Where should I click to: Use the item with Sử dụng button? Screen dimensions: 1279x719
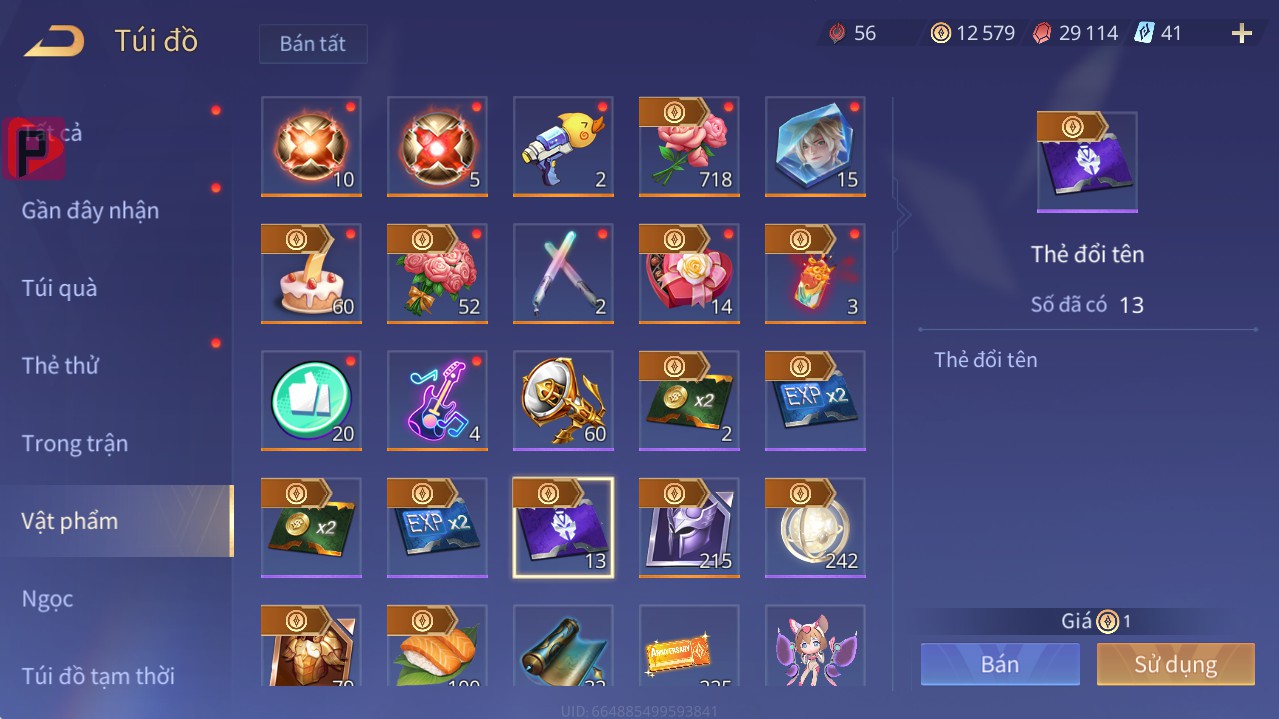coord(1175,664)
